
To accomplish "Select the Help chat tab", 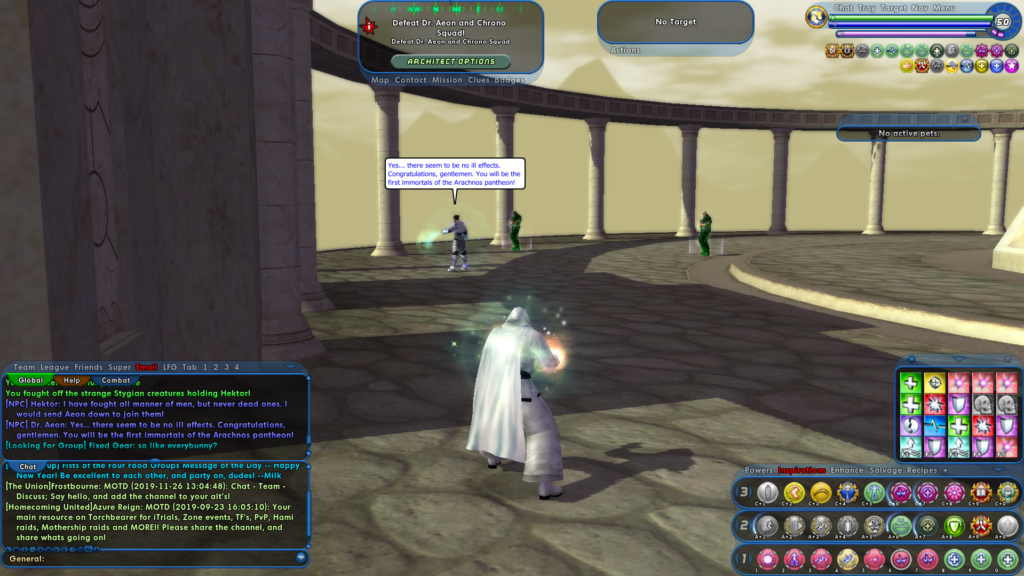I will tap(72, 380).
